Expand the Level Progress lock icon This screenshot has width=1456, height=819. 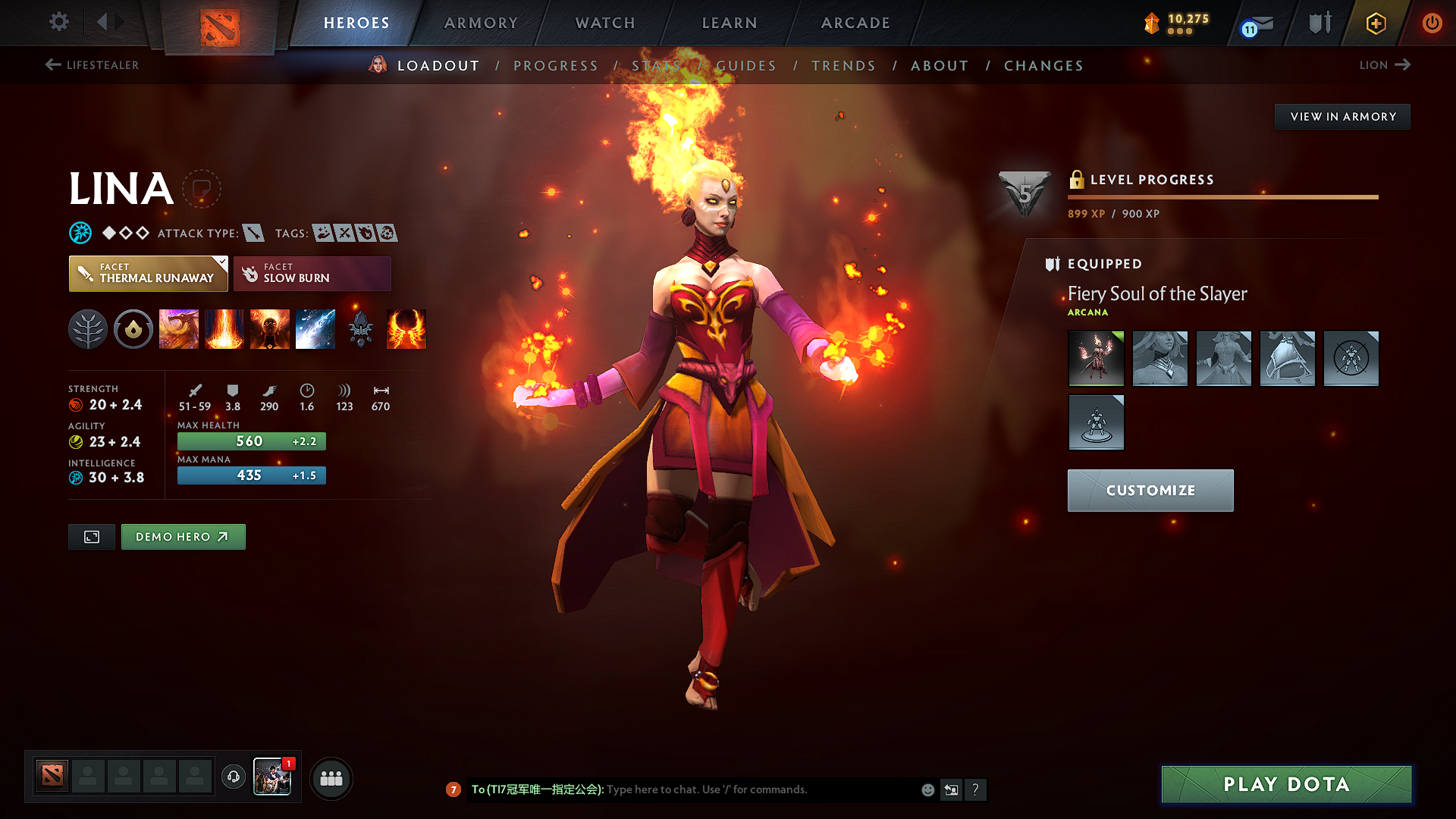1076,180
